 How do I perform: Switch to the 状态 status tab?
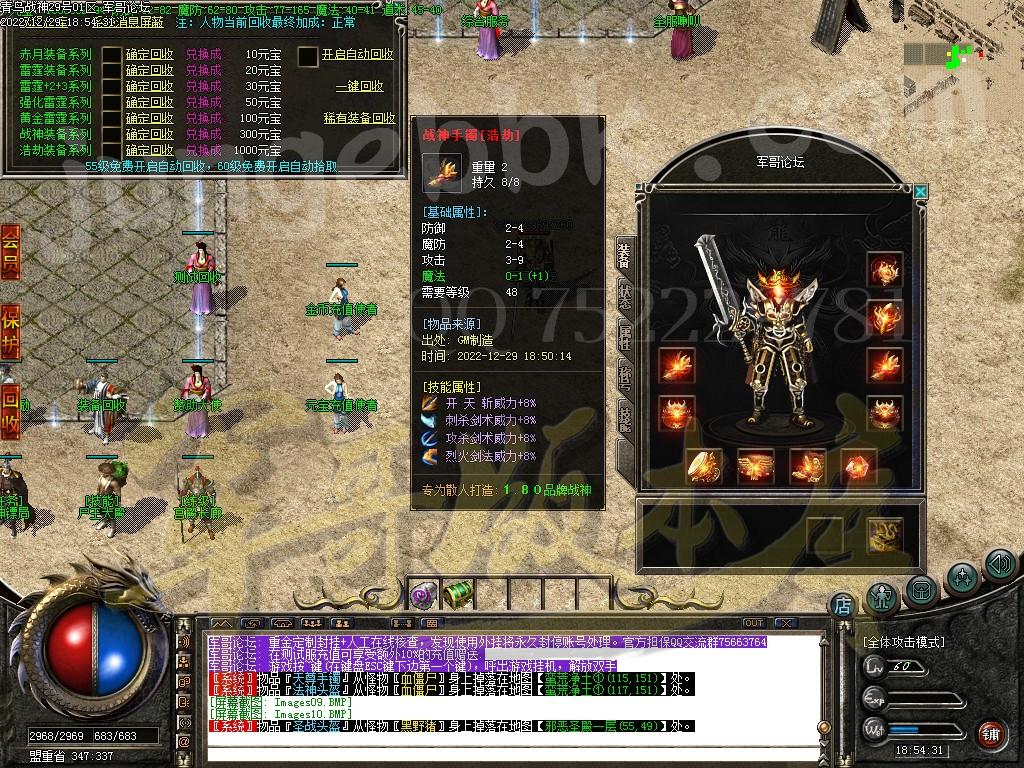pyautogui.click(x=624, y=297)
